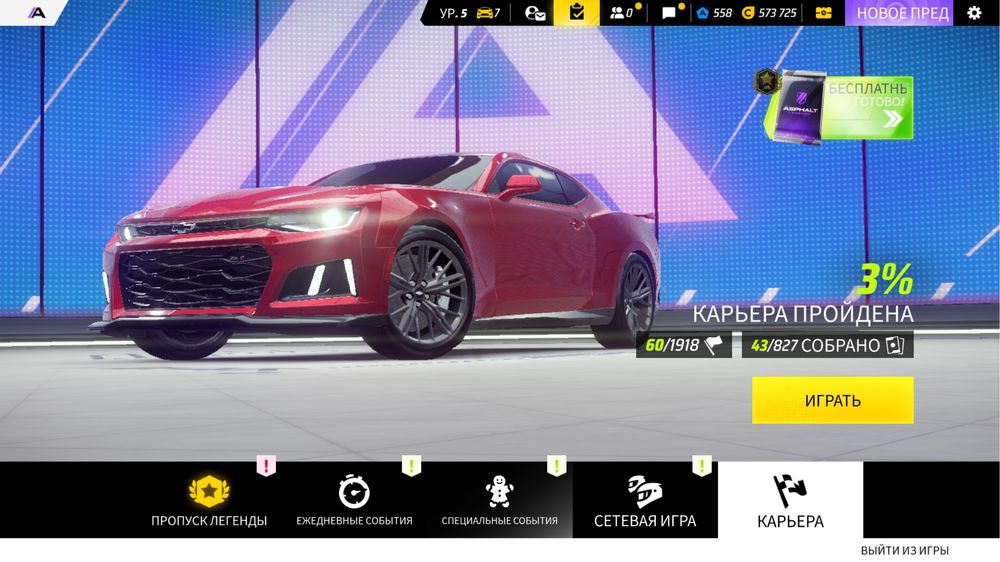This screenshot has width=1000, height=562.
Task: Click the blue tokens currency counter
Action: [x=714, y=13]
